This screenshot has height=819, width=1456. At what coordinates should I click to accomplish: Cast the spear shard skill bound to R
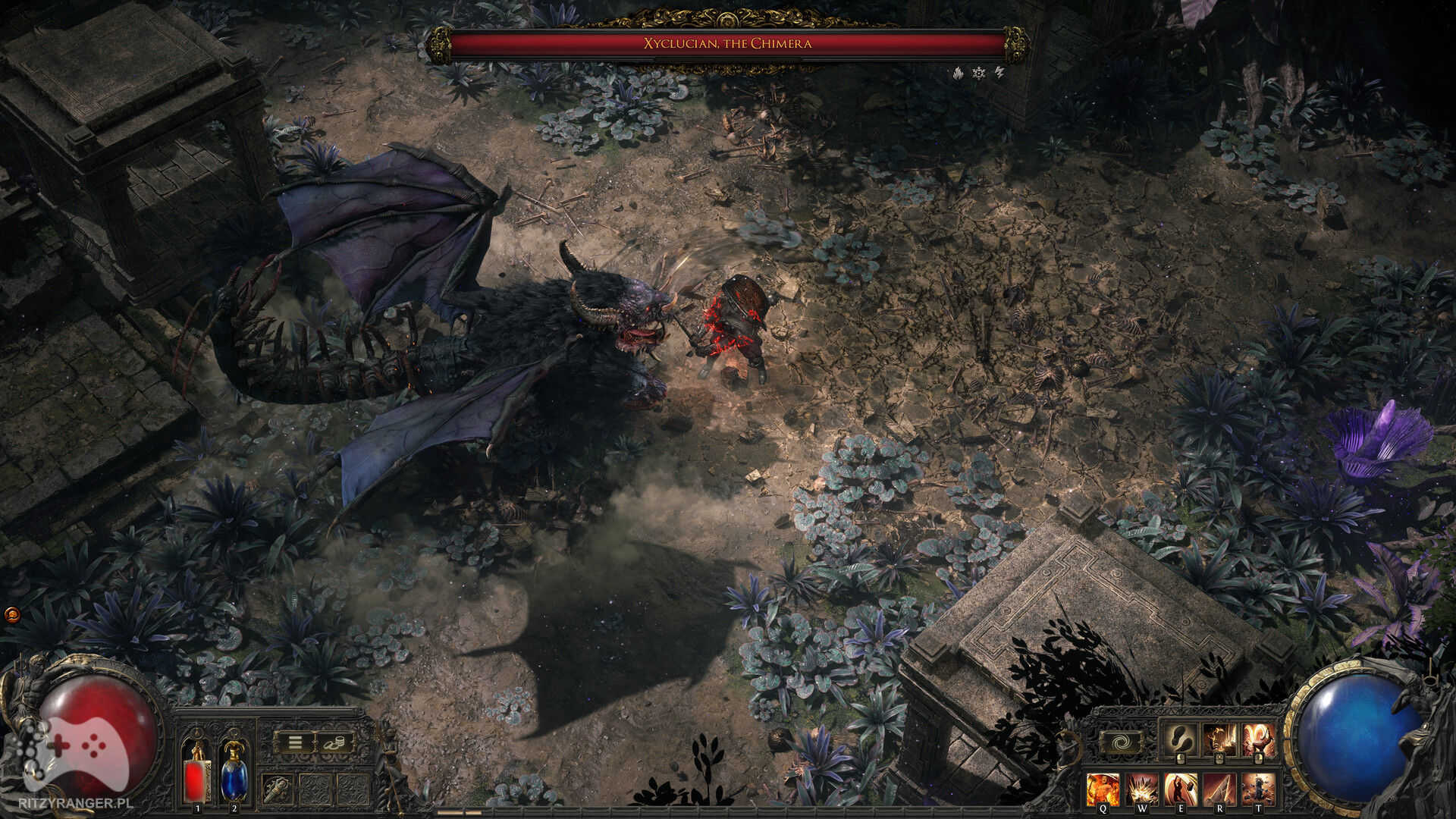tap(1221, 789)
